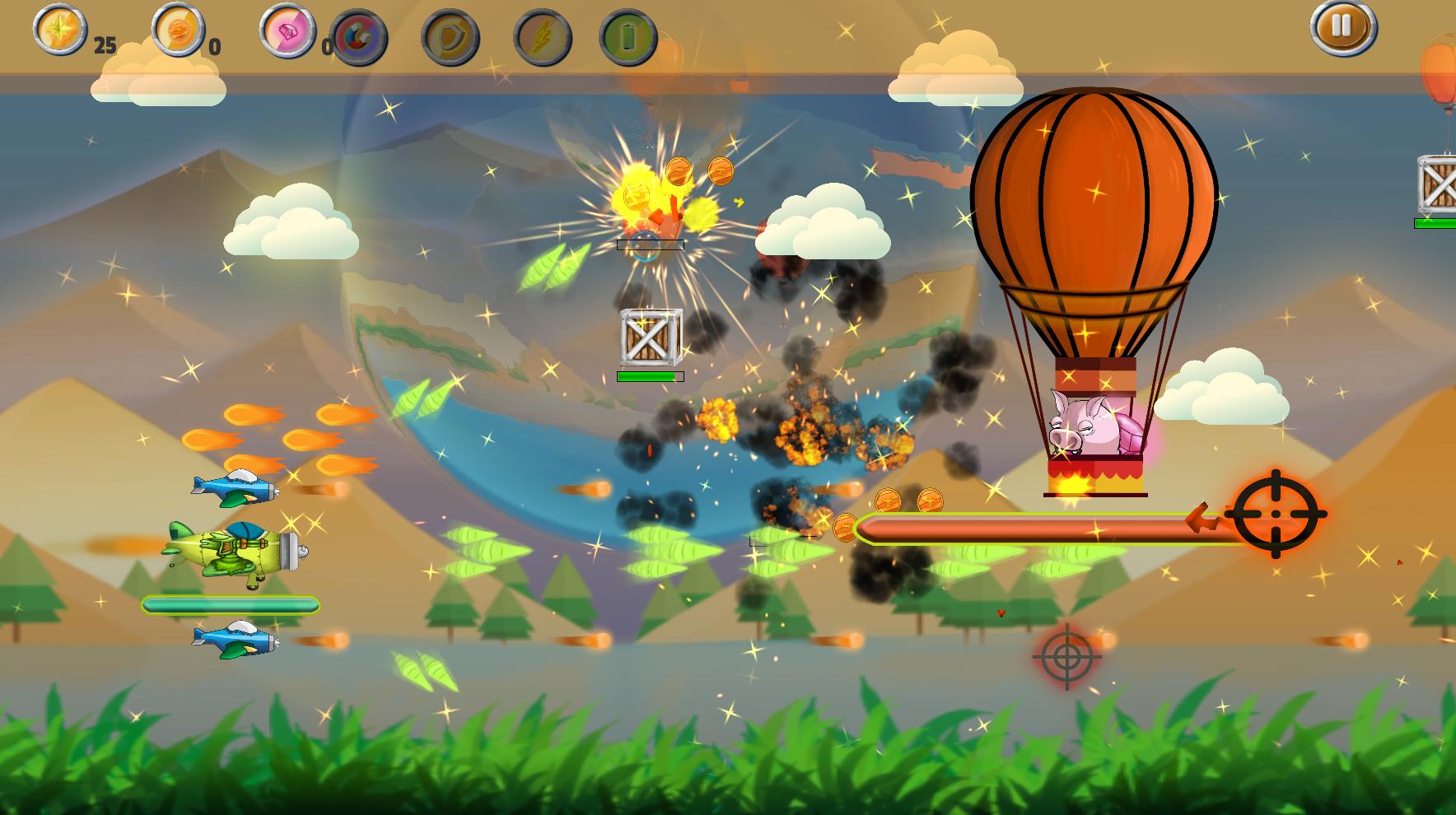The width and height of the screenshot is (1456, 815).
Task: Activate the magnet power-up icon
Action: tap(359, 38)
